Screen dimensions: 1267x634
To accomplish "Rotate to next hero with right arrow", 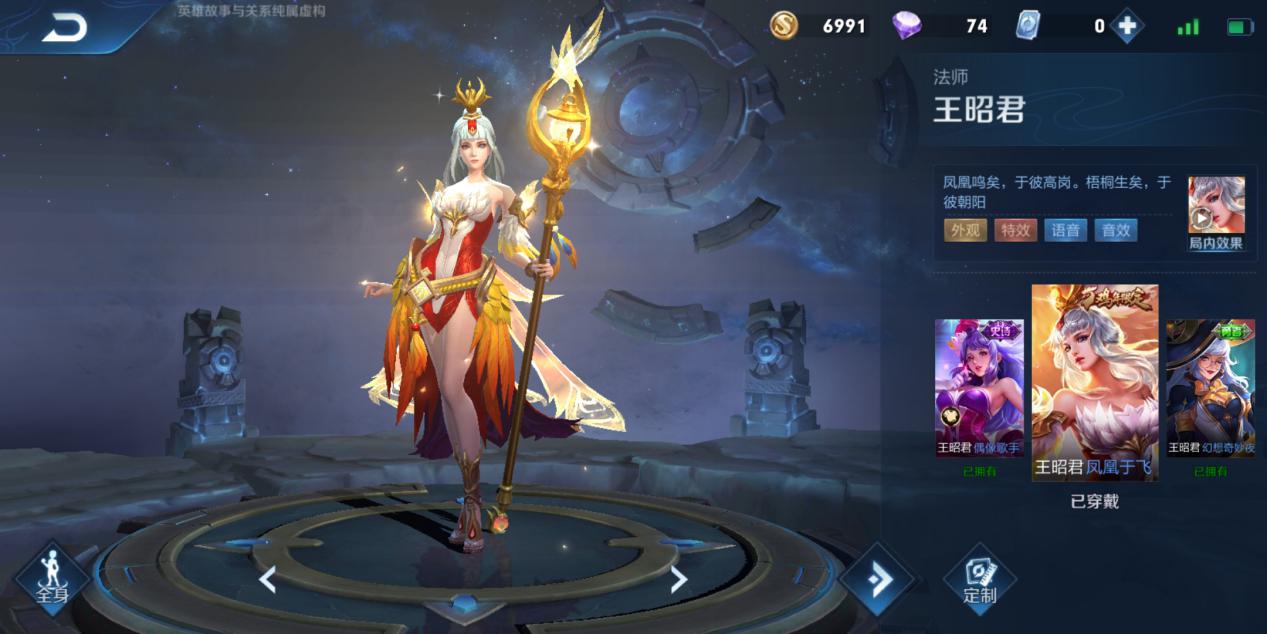I will [678, 579].
